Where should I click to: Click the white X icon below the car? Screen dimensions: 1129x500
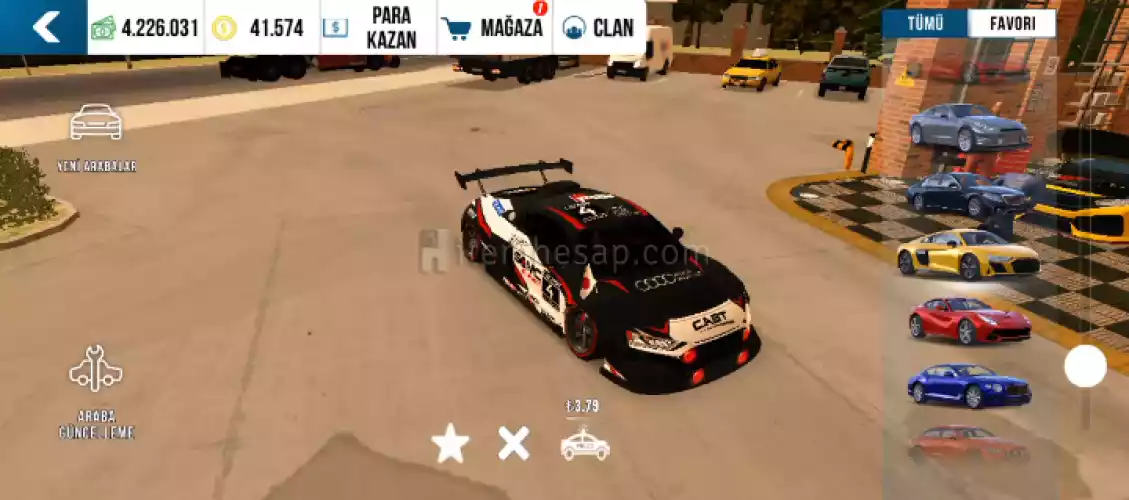point(514,442)
